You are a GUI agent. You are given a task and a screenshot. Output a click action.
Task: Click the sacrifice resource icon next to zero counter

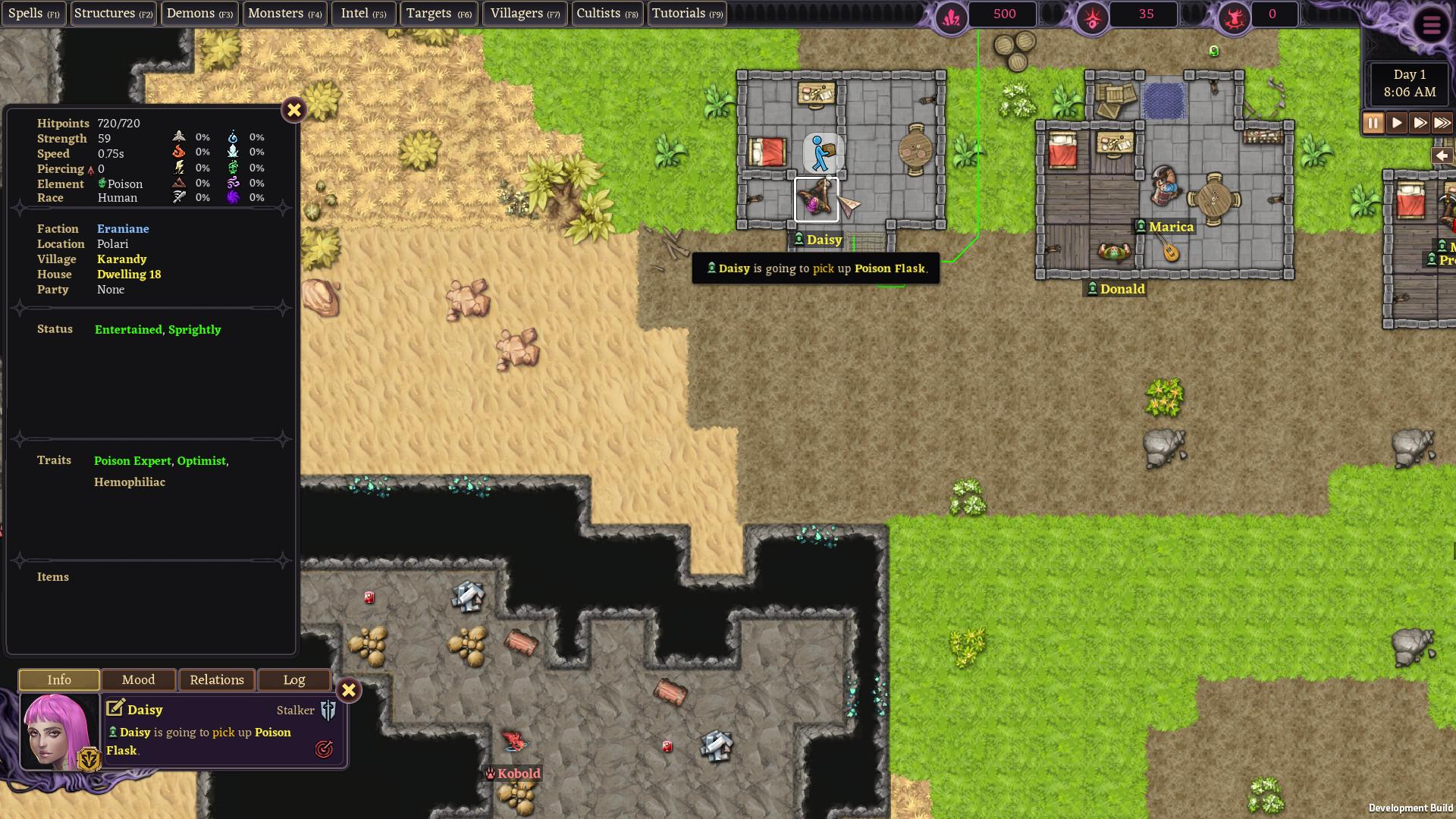coord(1234,14)
